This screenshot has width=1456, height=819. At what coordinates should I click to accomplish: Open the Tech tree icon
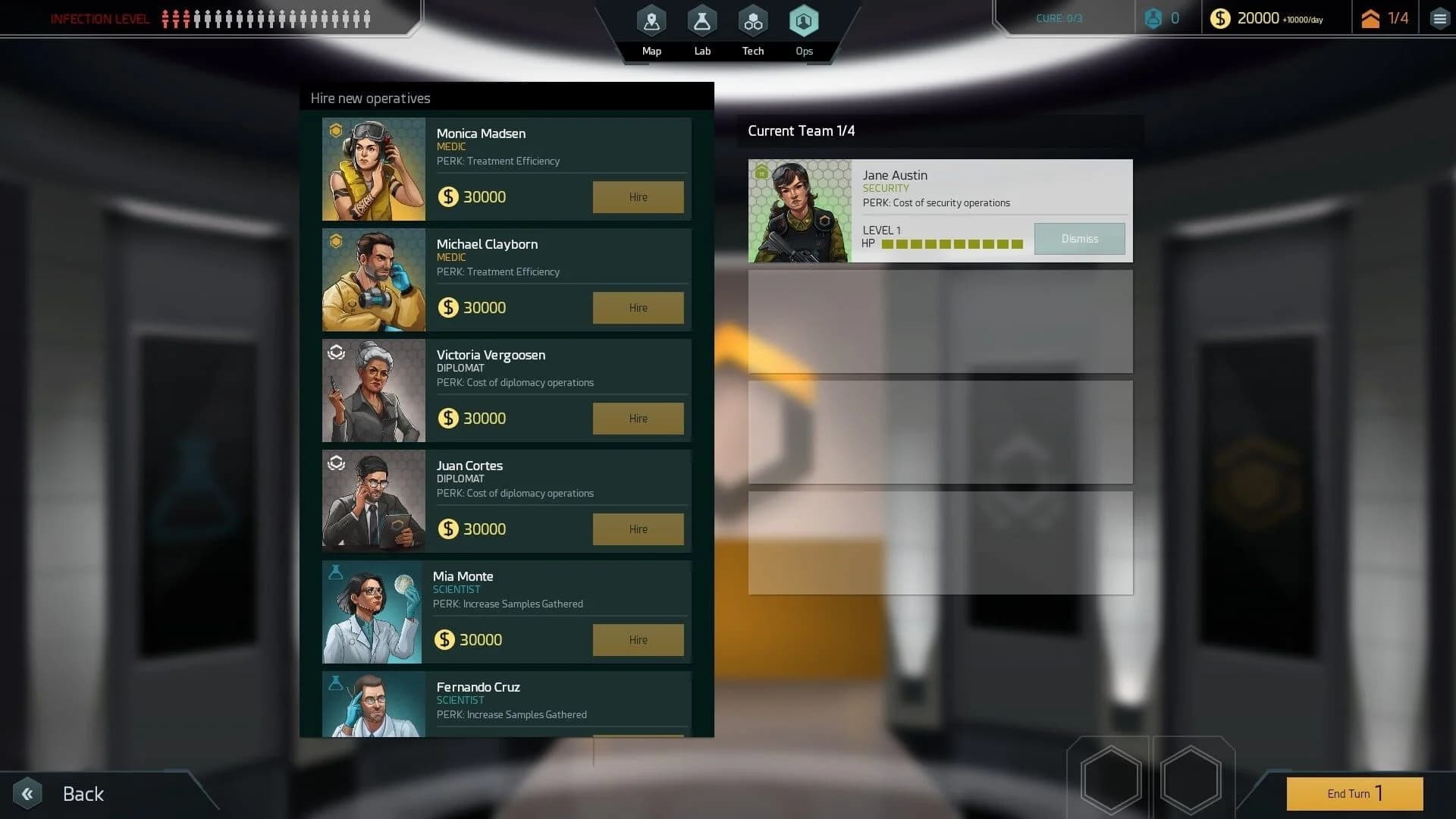[x=752, y=20]
